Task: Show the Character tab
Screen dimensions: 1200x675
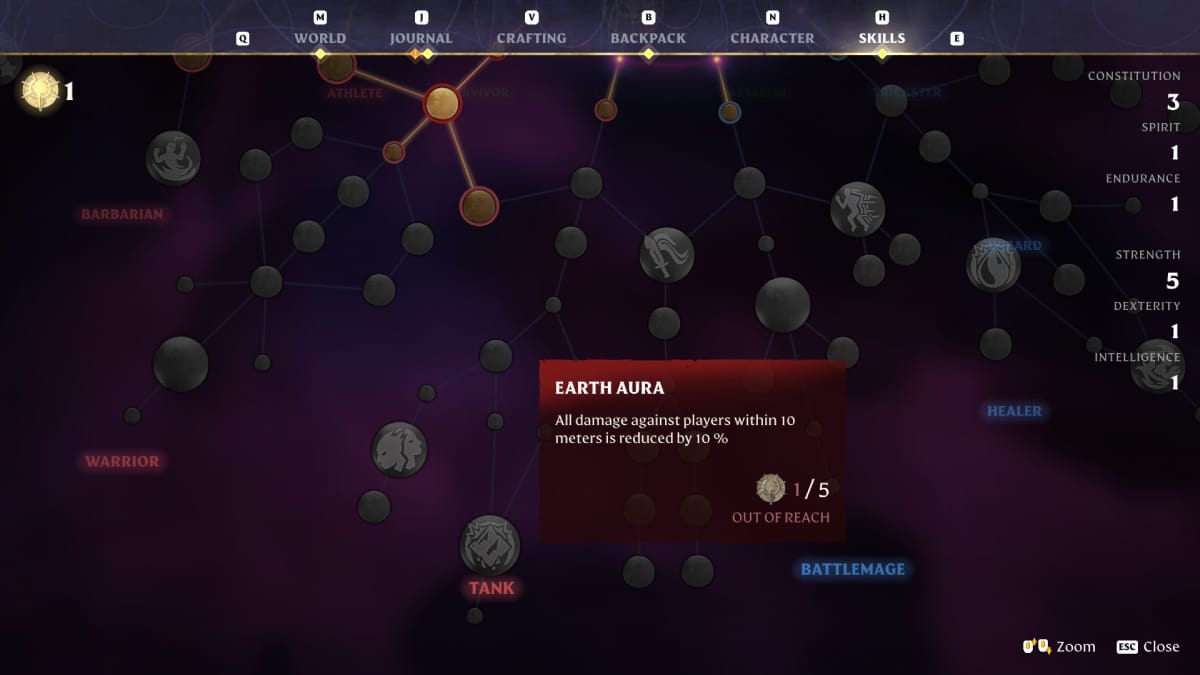Action: (772, 38)
